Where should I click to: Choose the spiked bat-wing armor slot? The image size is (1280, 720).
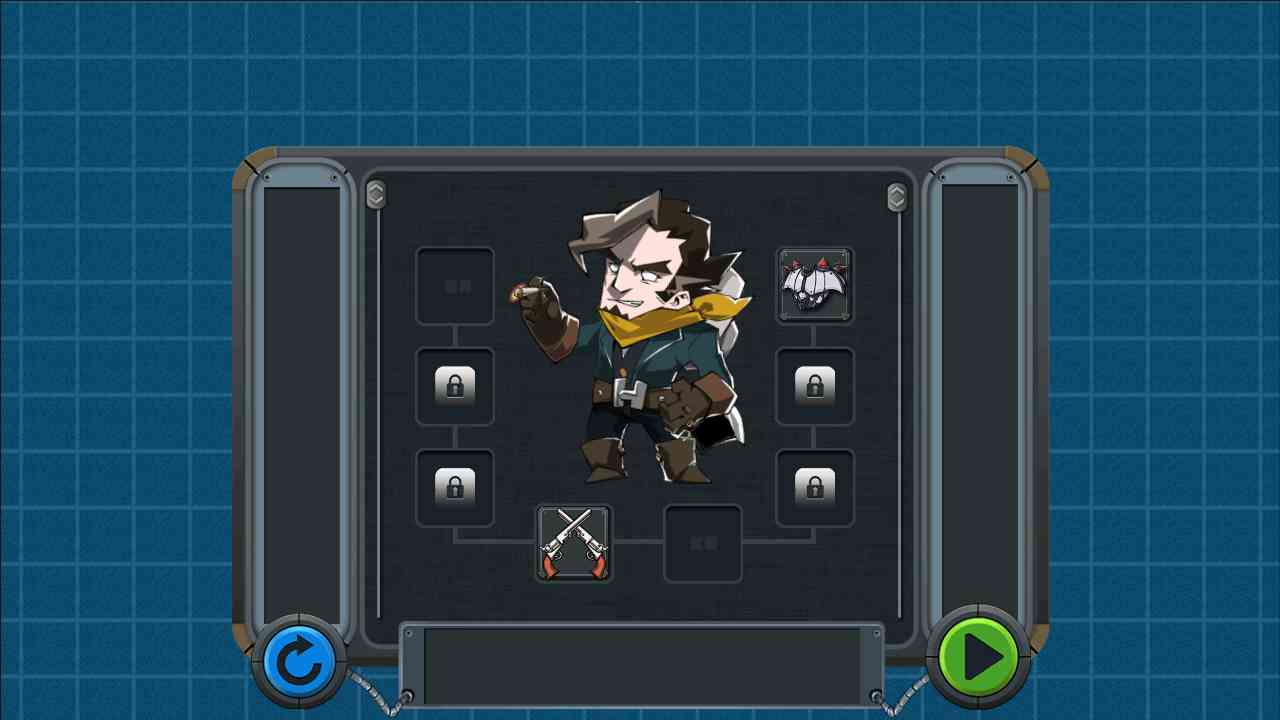tap(815, 286)
